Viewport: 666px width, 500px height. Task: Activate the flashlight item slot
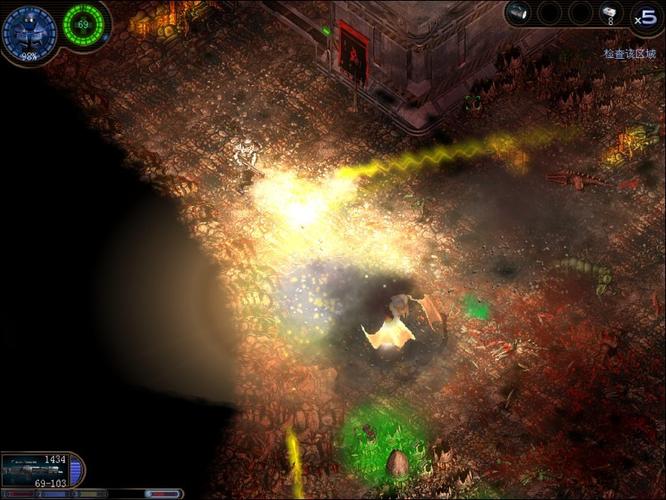pyautogui.click(x=517, y=13)
